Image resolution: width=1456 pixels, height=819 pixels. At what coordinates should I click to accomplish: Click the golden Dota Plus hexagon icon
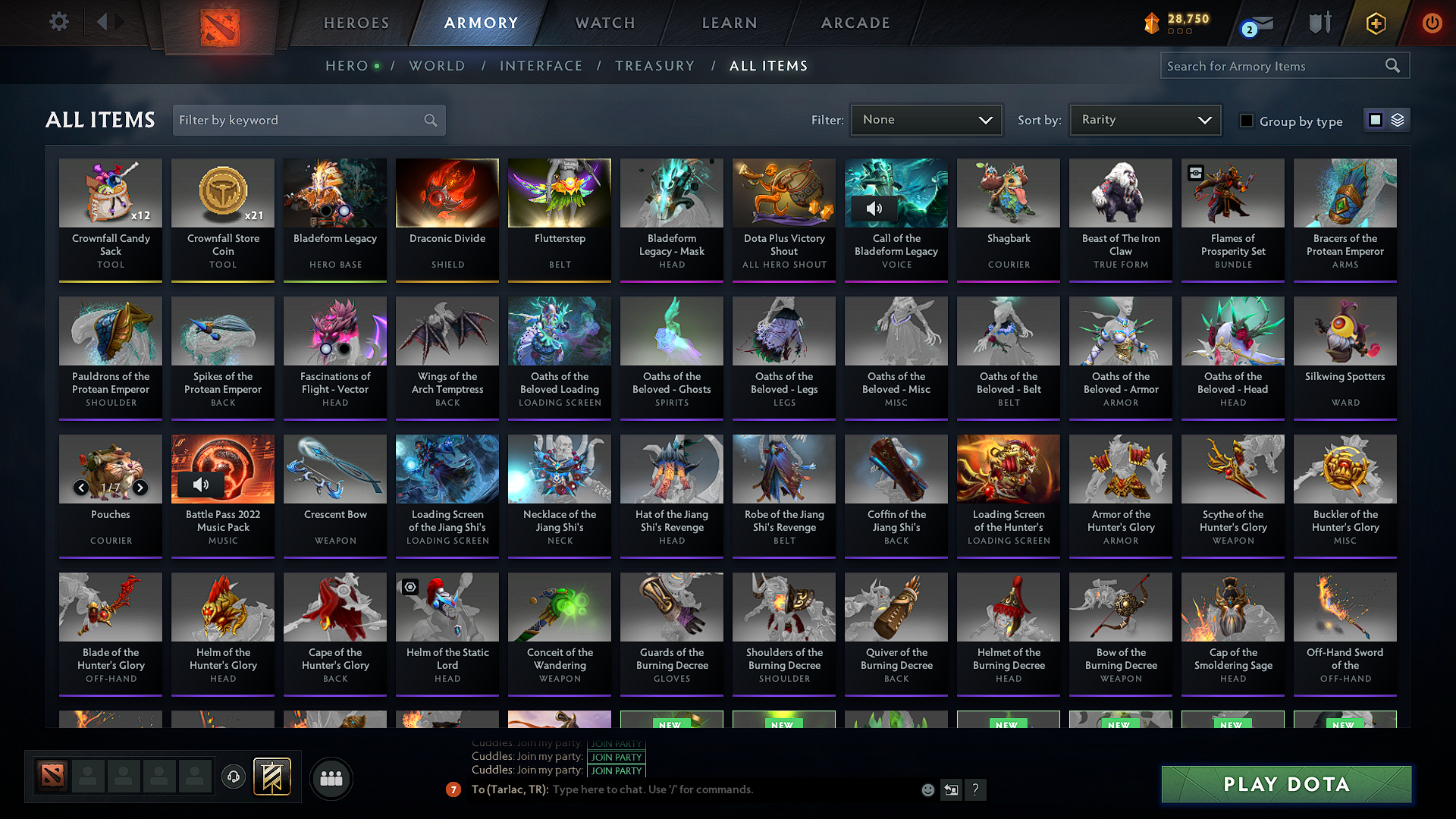tap(1375, 23)
